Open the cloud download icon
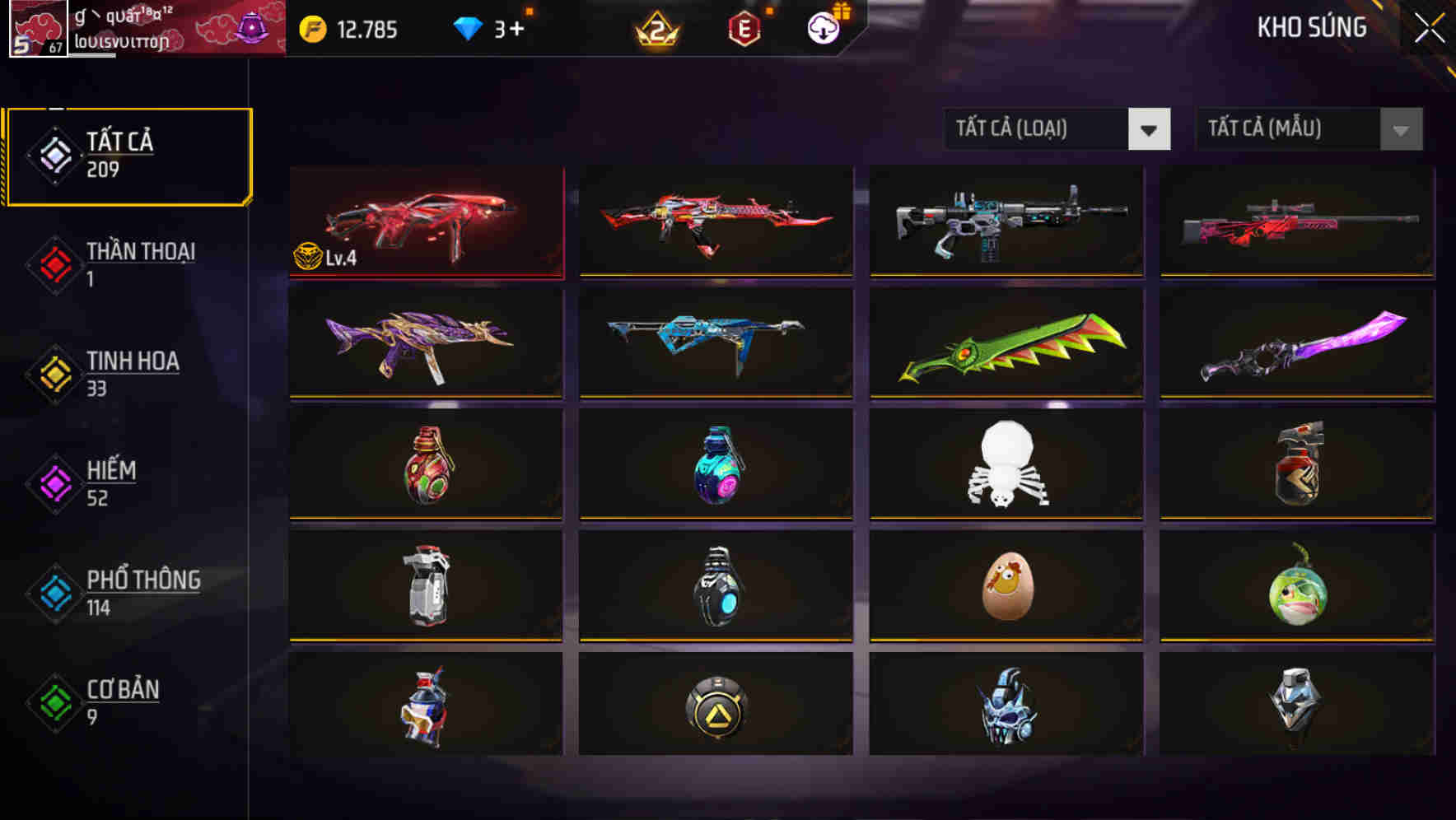 pyautogui.click(x=824, y=30)
